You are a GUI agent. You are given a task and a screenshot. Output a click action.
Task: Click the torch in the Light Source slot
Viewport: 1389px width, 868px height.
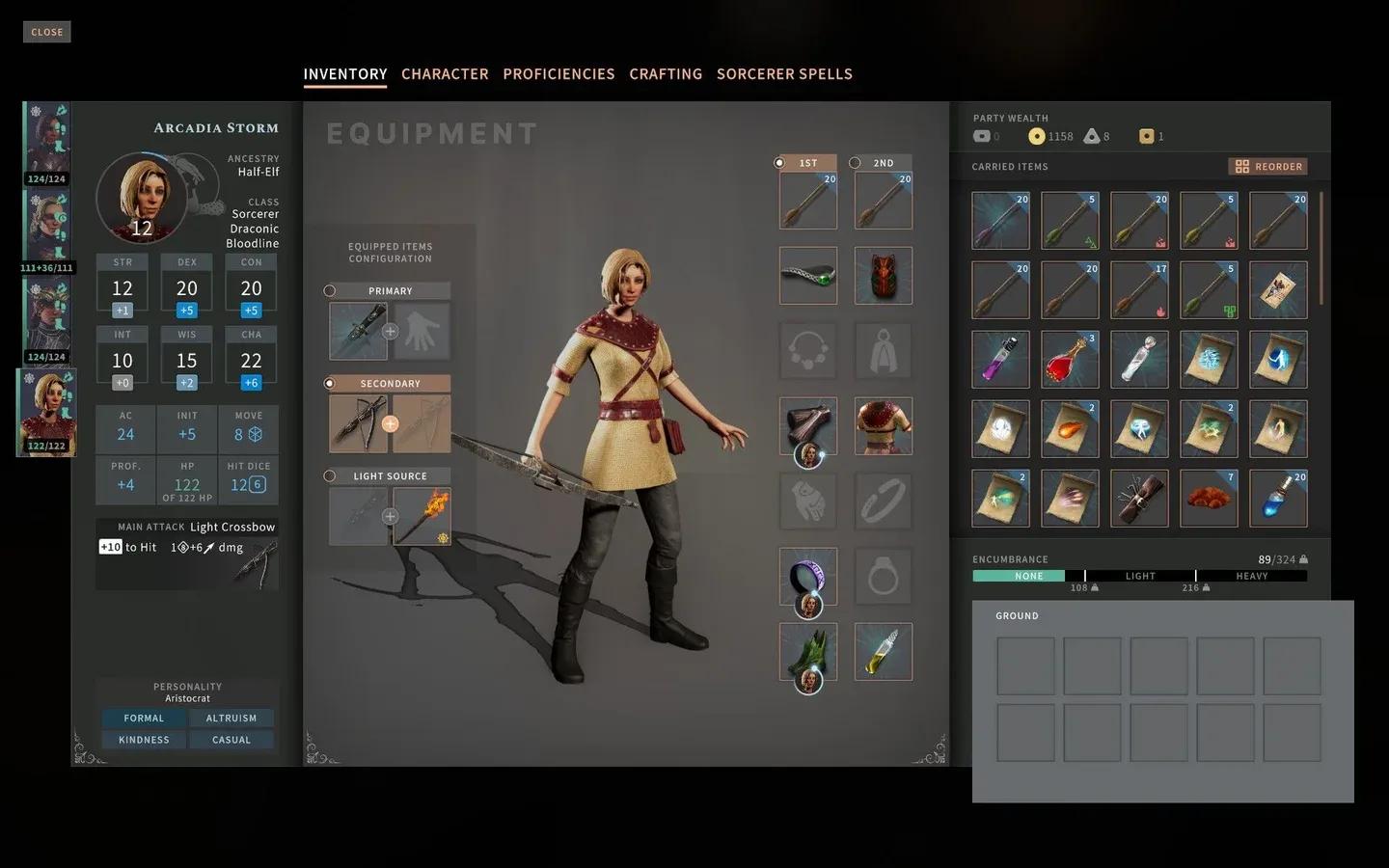422,515
